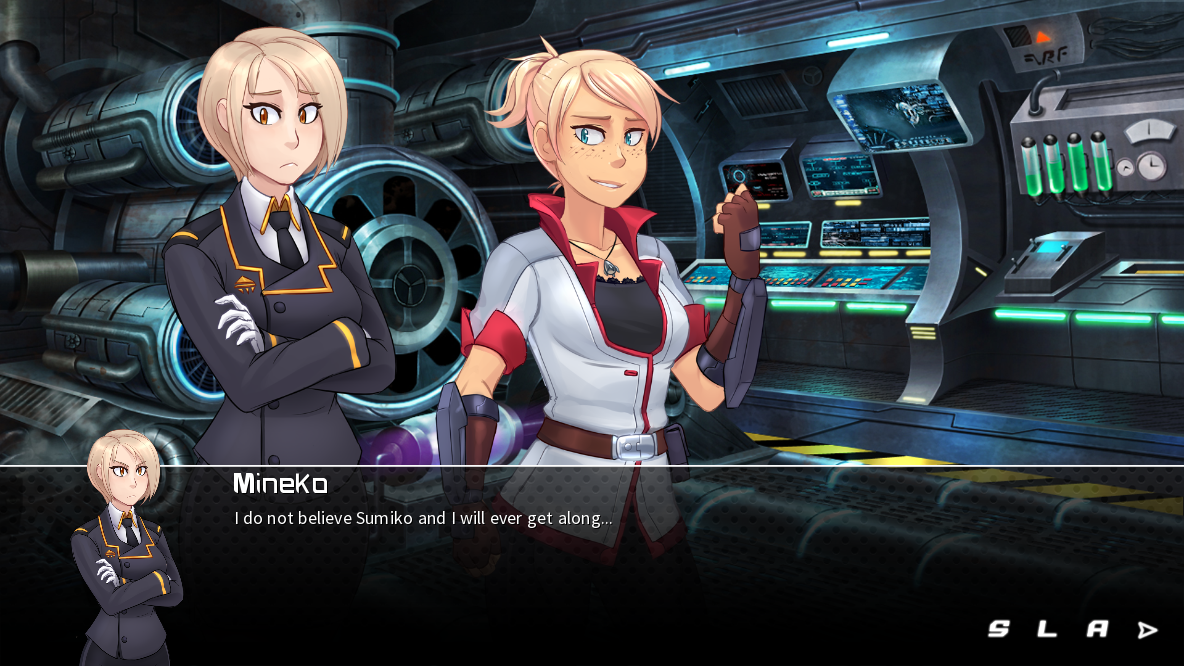
Task: Toggle auto mode with the A button
Action: coord(1097,629)
